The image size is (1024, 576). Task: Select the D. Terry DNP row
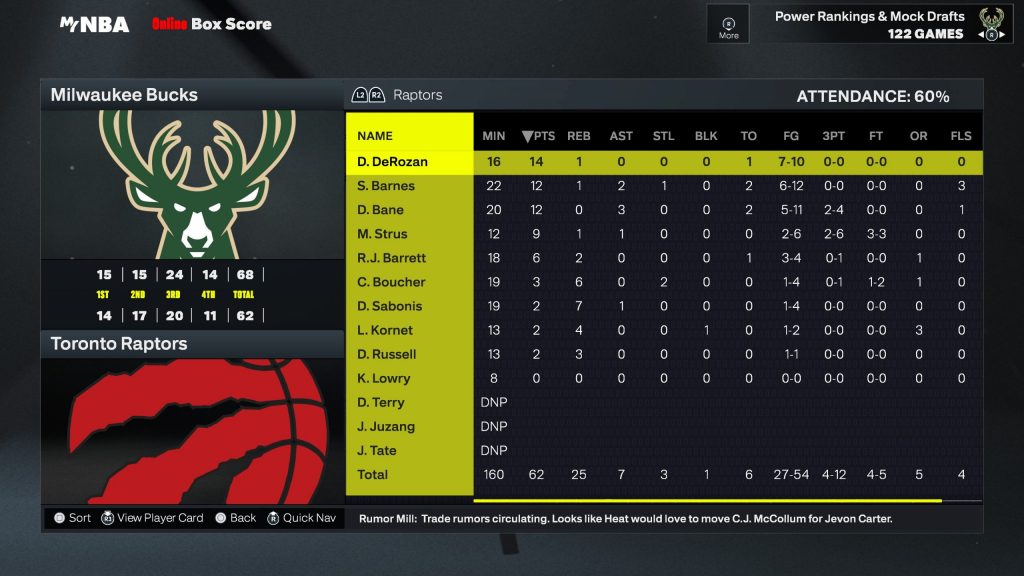point(381,402)
